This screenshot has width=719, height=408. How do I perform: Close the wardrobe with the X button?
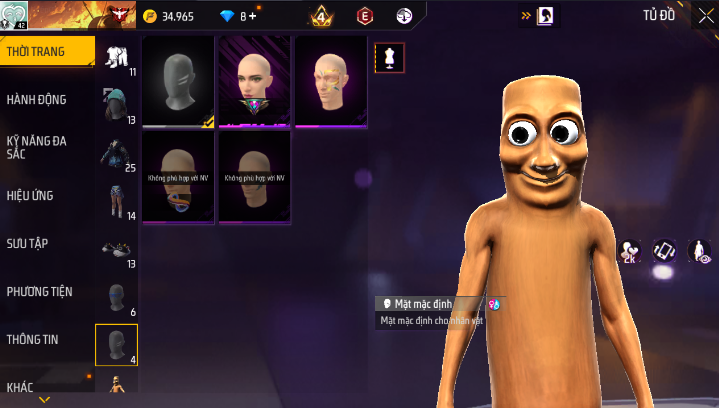[x=705, y=17]
